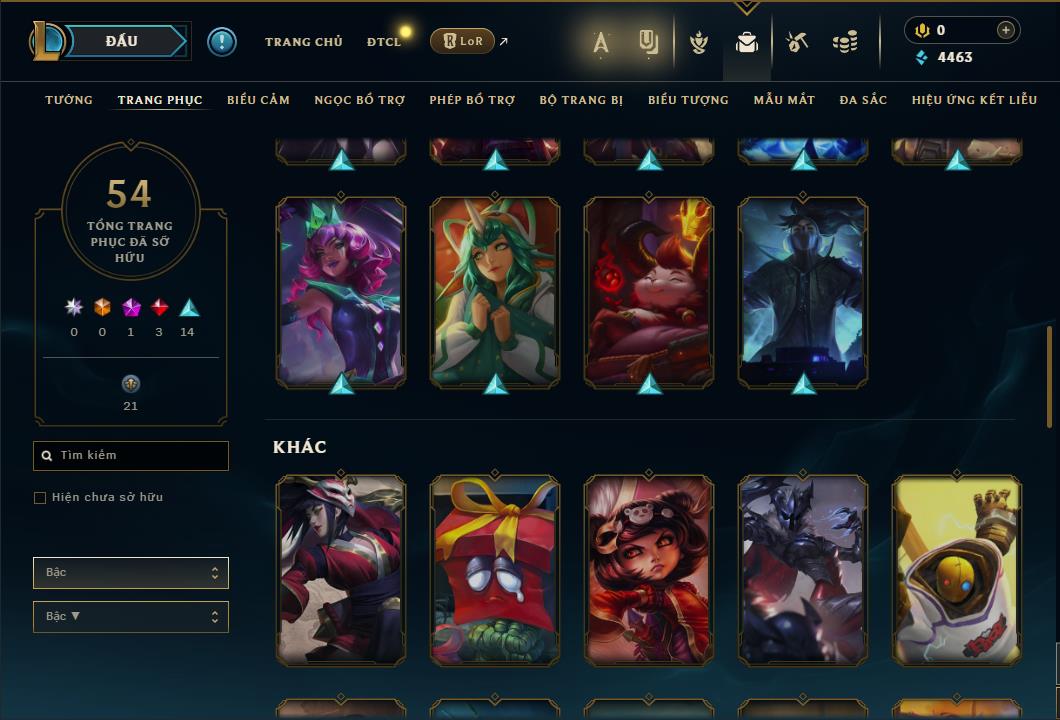Open the ĐTCL game mode page
1060x720 pixels.
coord(384,42)
